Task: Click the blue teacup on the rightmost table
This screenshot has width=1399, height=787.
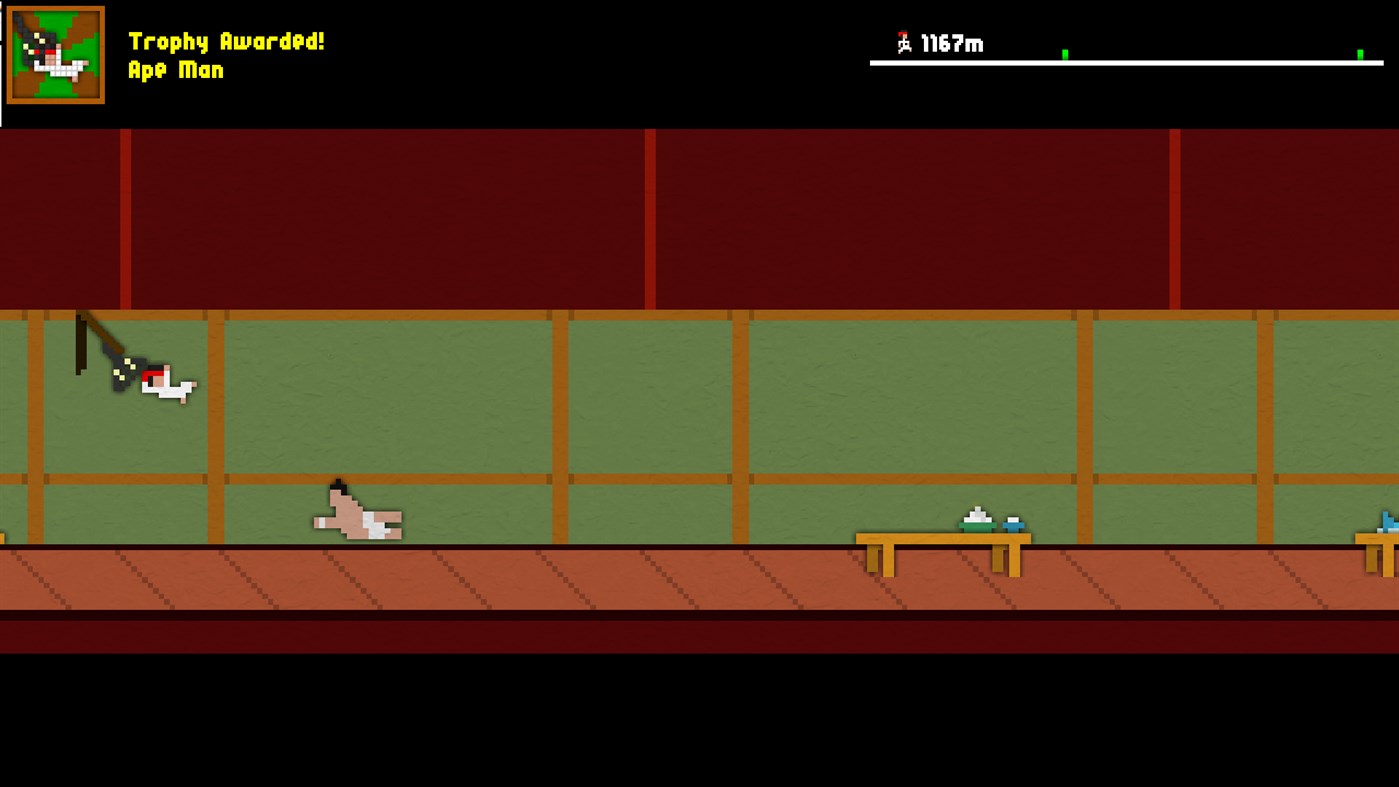Action: click(1385, 523)
